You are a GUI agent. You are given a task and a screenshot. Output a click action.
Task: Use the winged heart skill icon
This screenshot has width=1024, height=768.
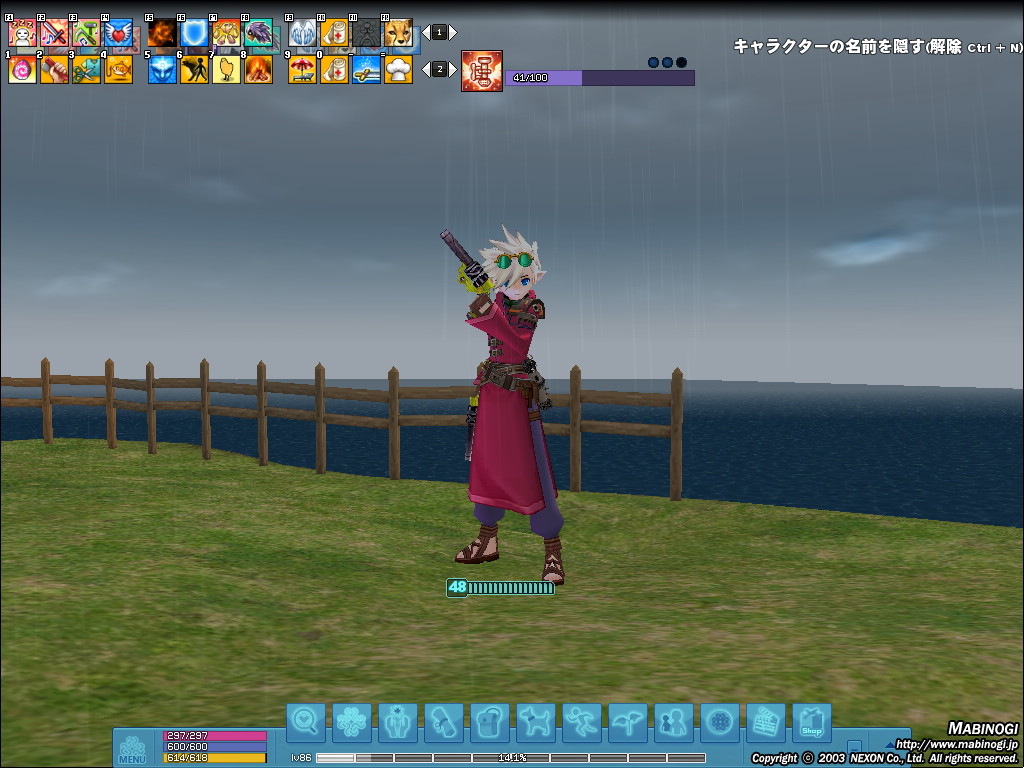118,34
